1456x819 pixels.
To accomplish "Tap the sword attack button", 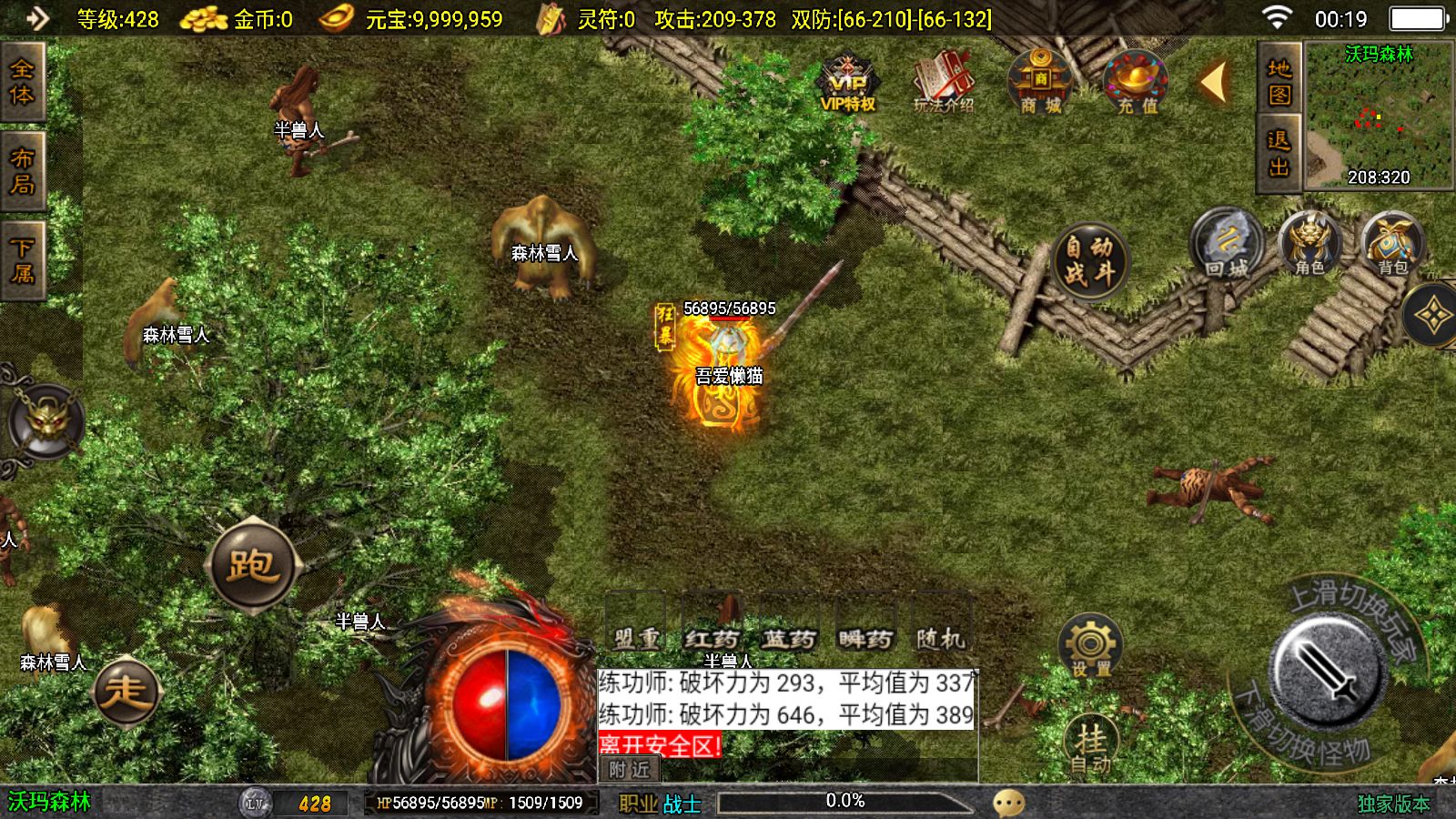I will (1329, 673).
